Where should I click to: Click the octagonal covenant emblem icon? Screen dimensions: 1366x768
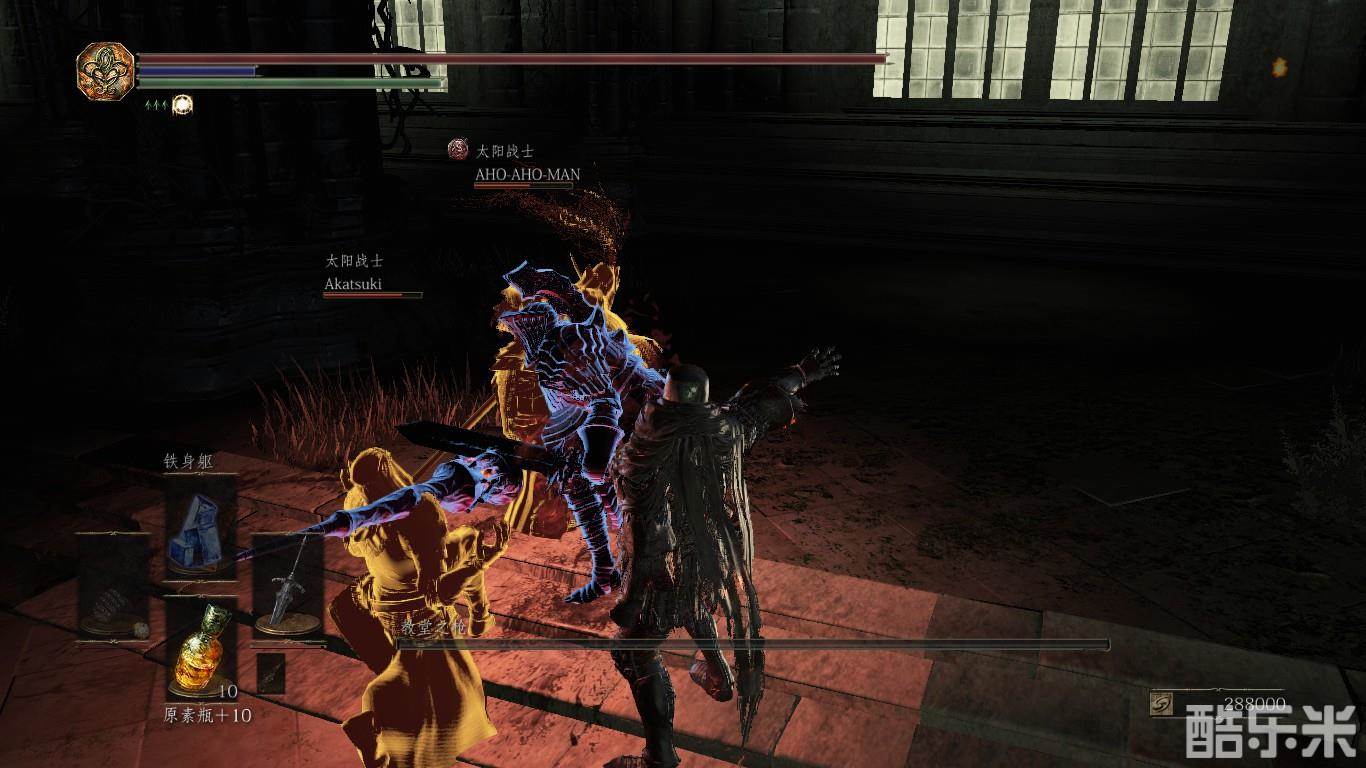pyautogui.click(x=105, y=70)
